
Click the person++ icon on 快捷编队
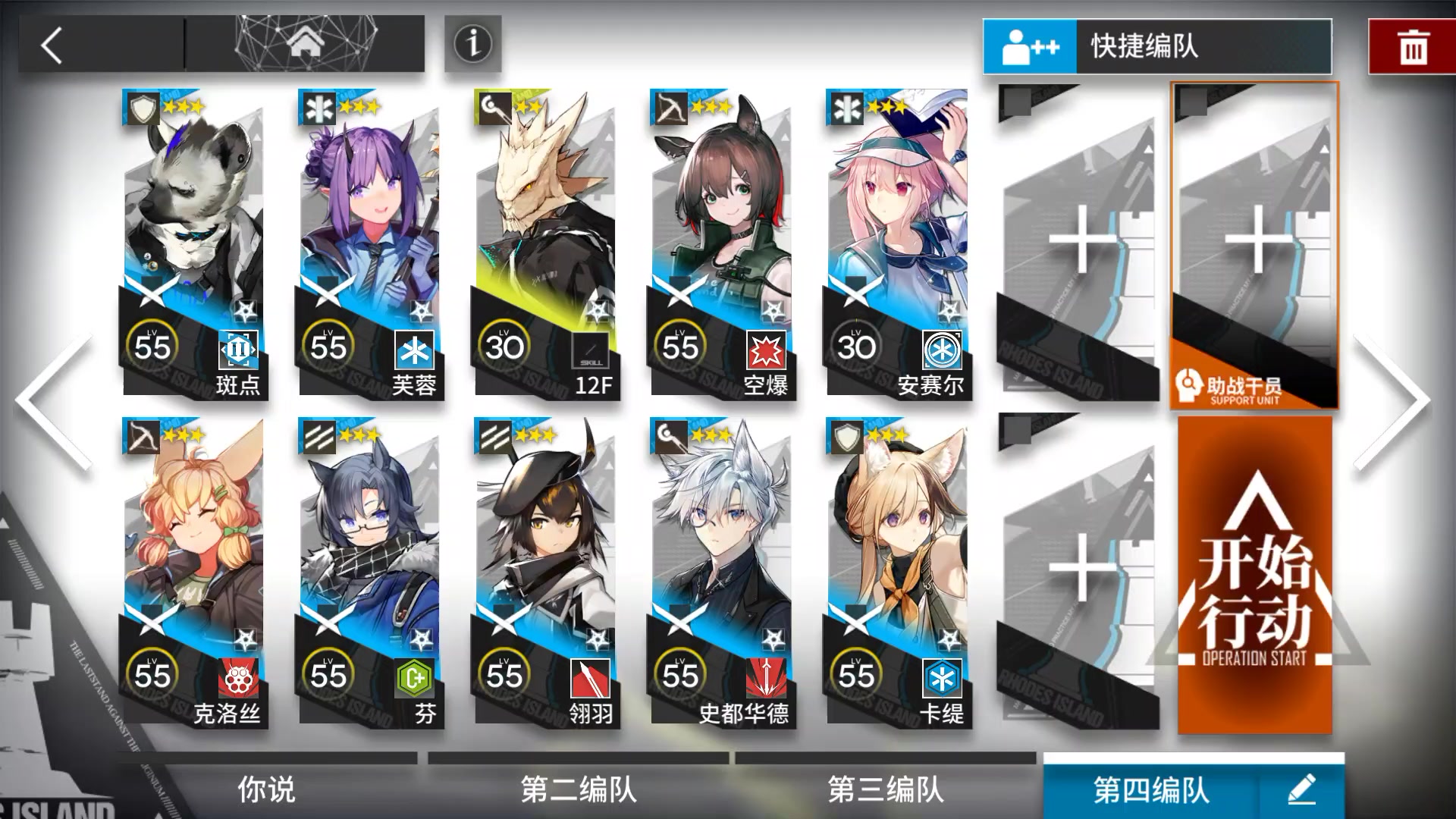(x=1030, y=45)
